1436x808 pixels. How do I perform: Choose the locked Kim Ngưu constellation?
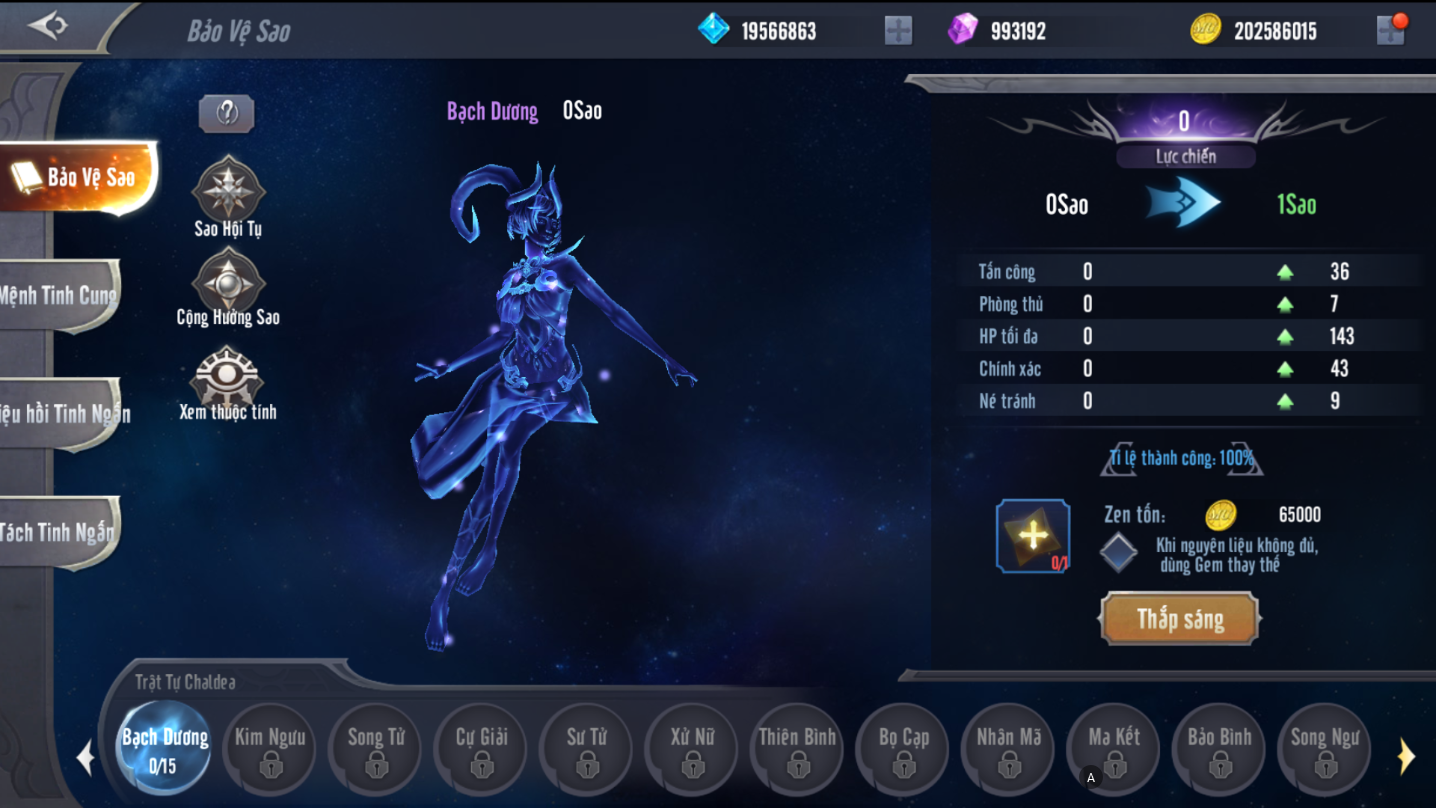[270, 749]
